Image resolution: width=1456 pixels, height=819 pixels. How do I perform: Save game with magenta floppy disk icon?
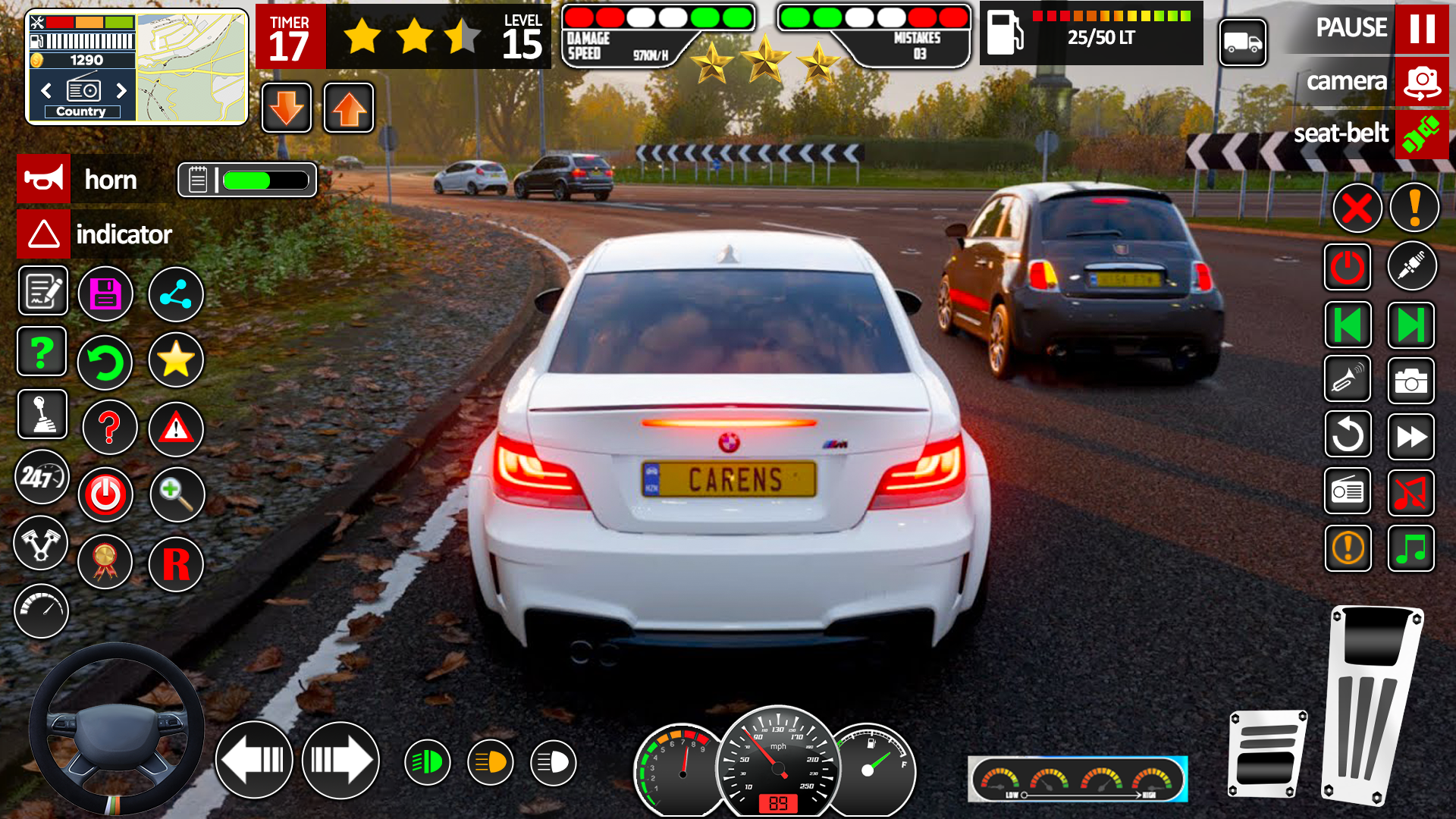[x=105, y=294]
